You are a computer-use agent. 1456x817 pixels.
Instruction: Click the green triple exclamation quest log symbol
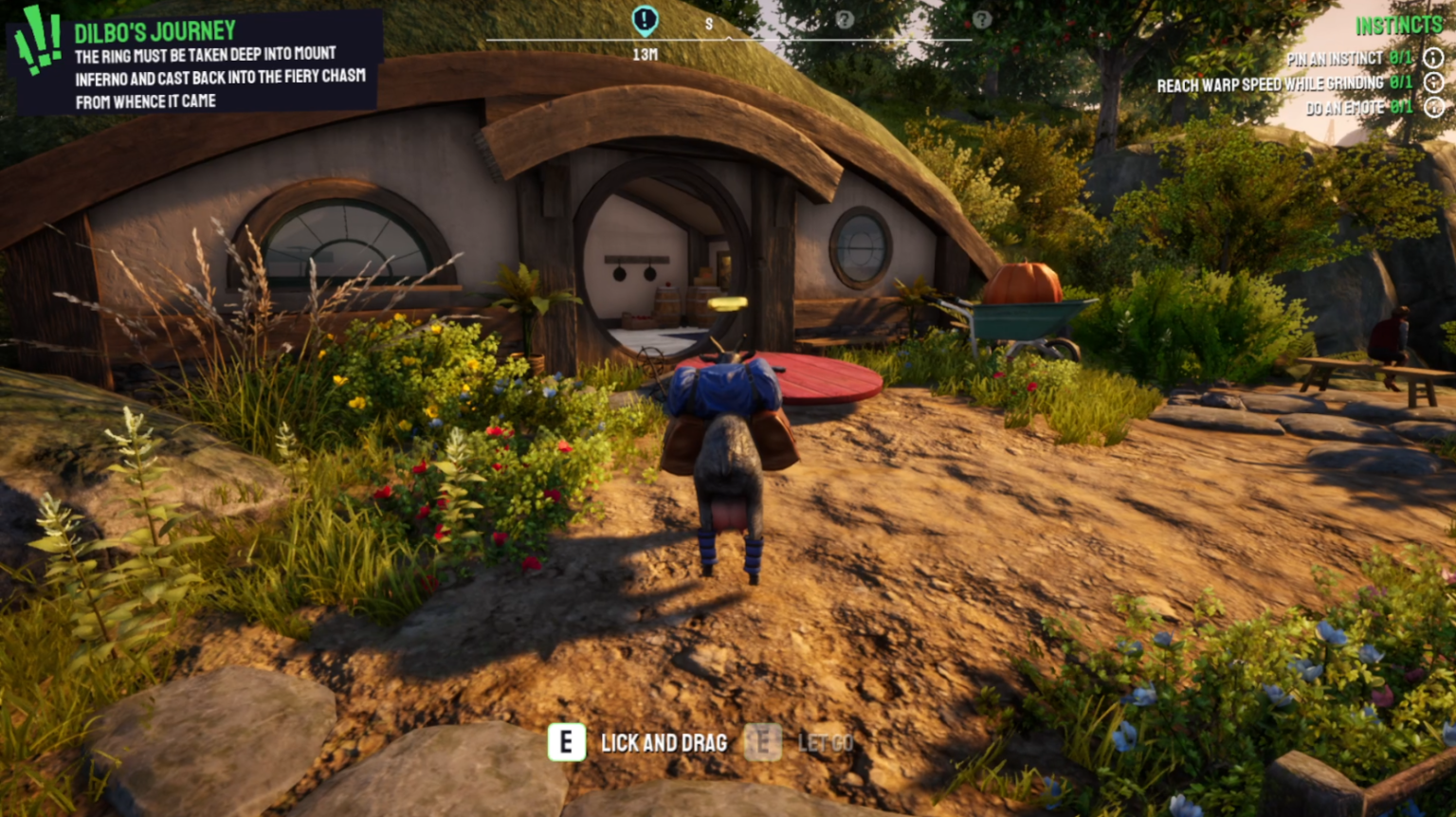pyautogui.click(x=36, y=32)
